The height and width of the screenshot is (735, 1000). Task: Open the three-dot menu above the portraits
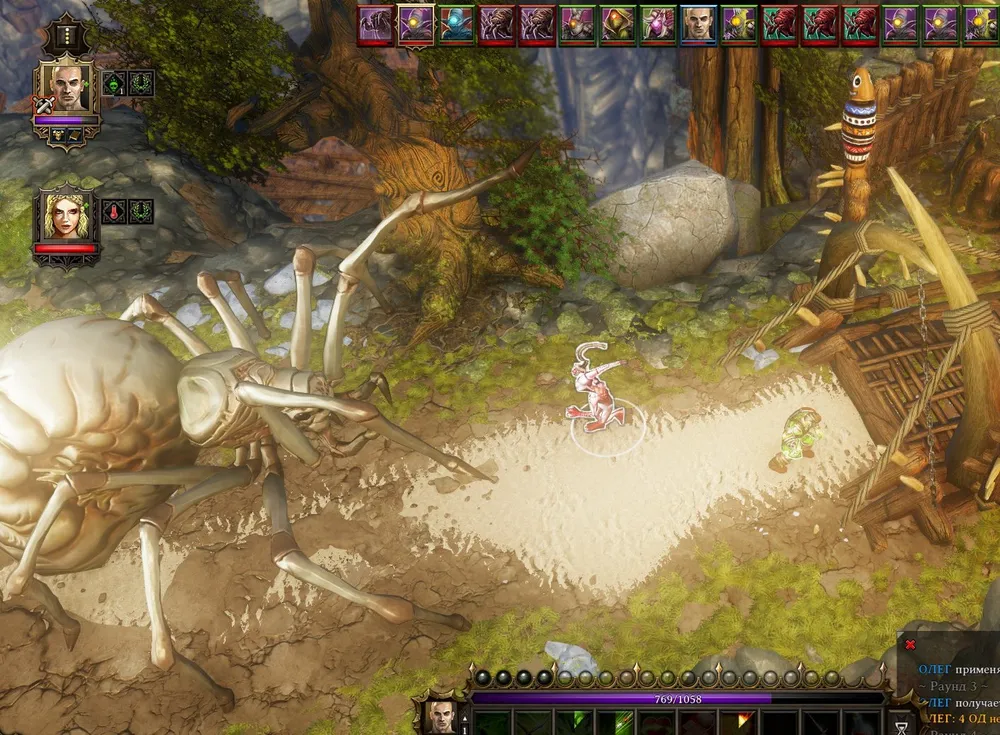click(66, 35)
